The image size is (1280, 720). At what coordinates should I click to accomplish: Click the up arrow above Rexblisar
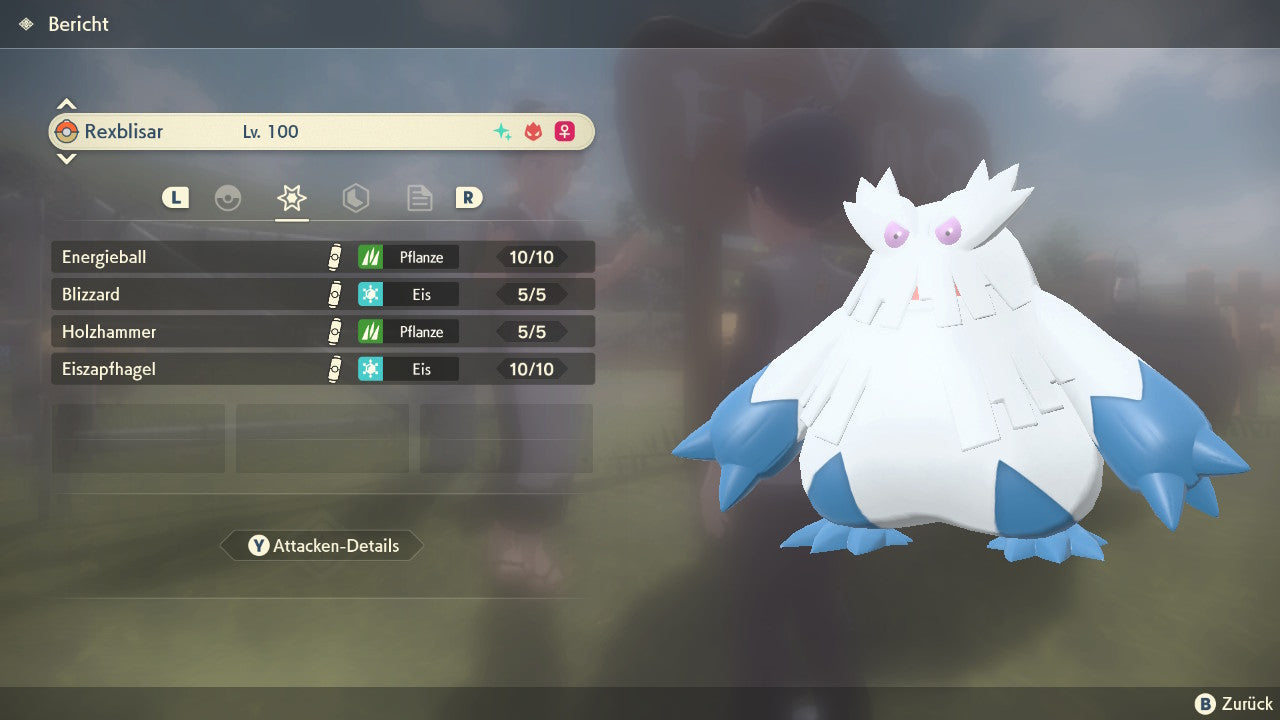66,104
